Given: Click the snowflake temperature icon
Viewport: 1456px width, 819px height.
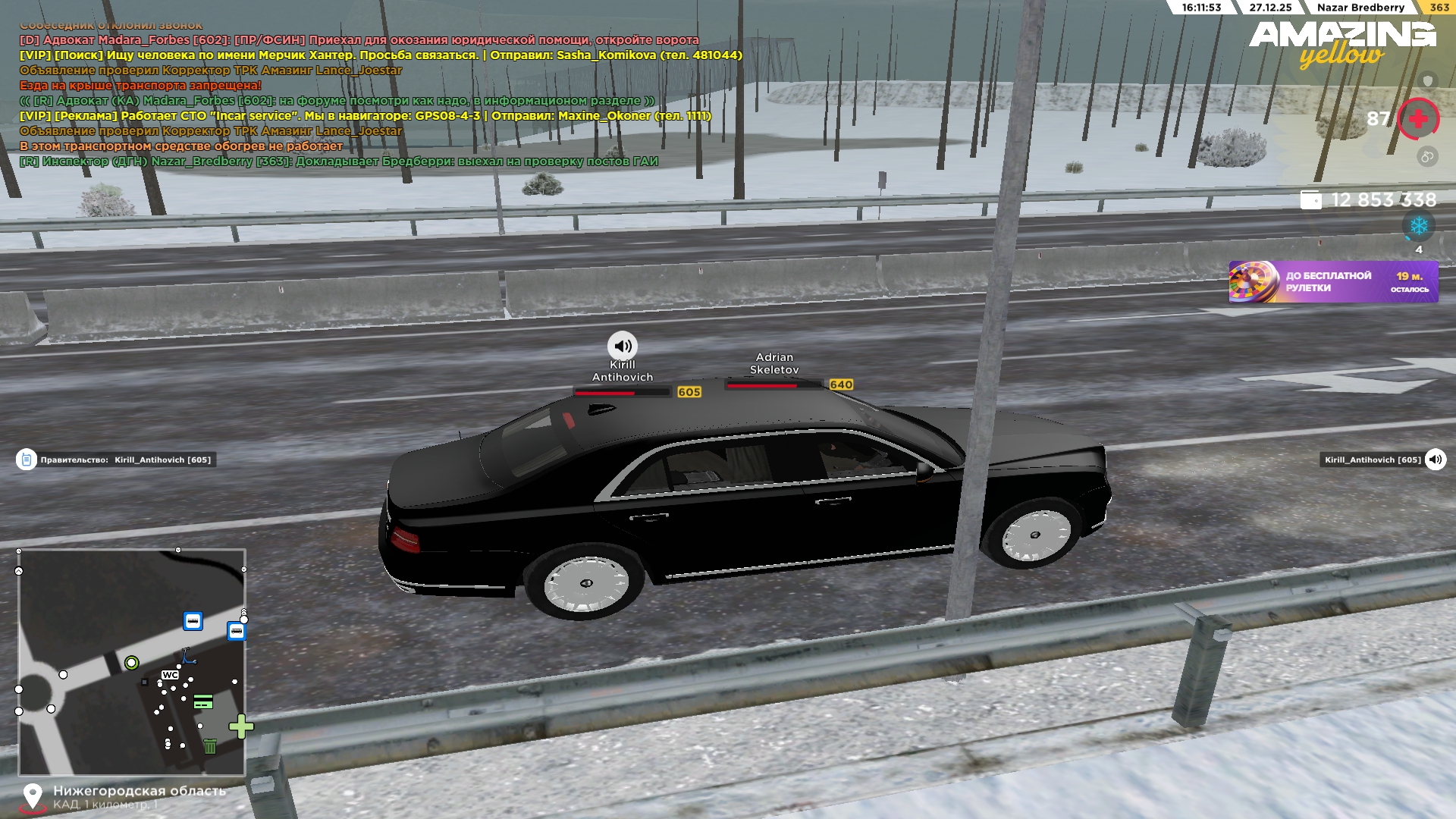Looking at the screenshot, I should [1418, 226].
